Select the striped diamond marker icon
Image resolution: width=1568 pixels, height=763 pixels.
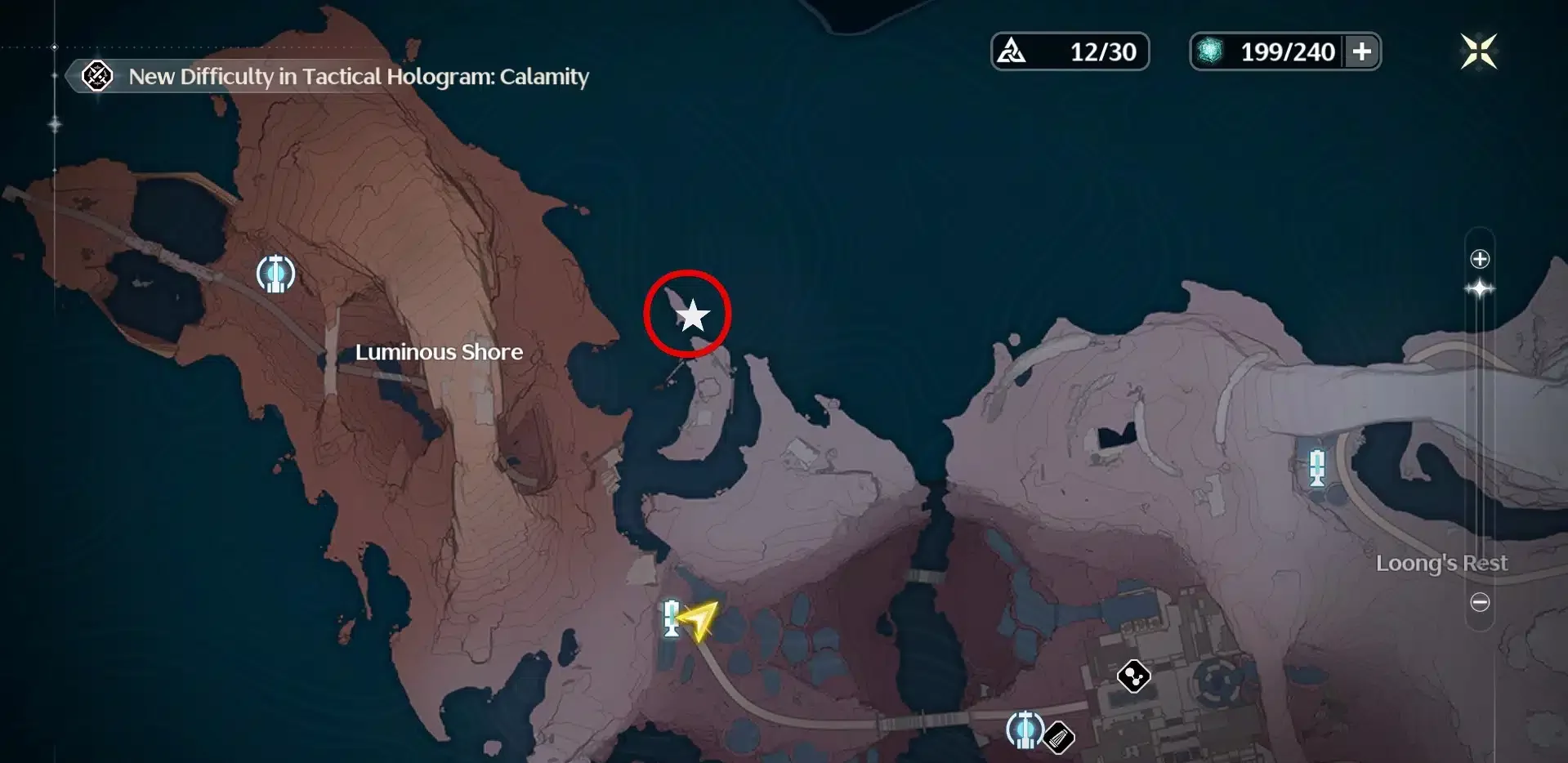point(1059,738)
